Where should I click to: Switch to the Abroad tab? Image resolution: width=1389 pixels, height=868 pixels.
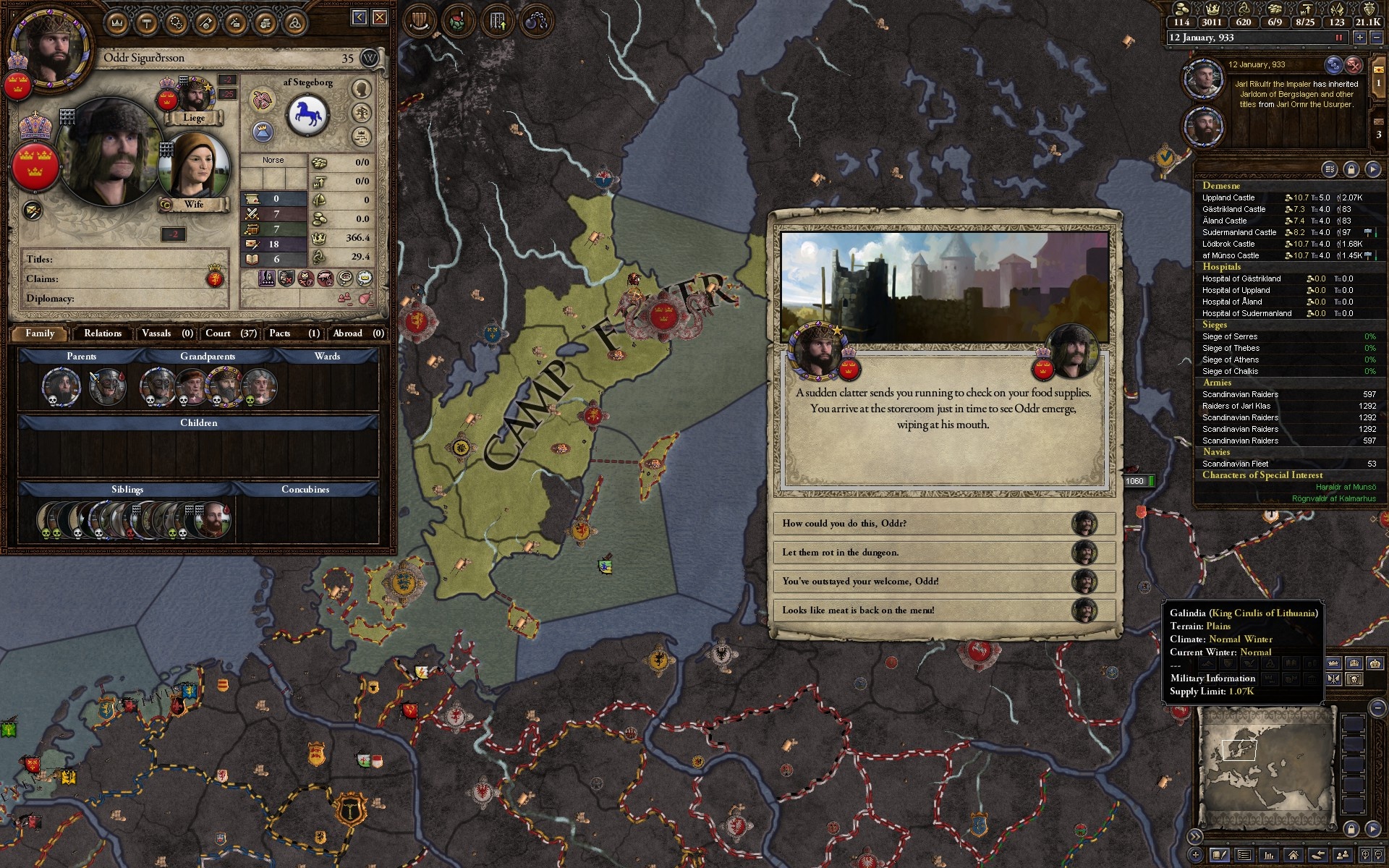(357, 333)
